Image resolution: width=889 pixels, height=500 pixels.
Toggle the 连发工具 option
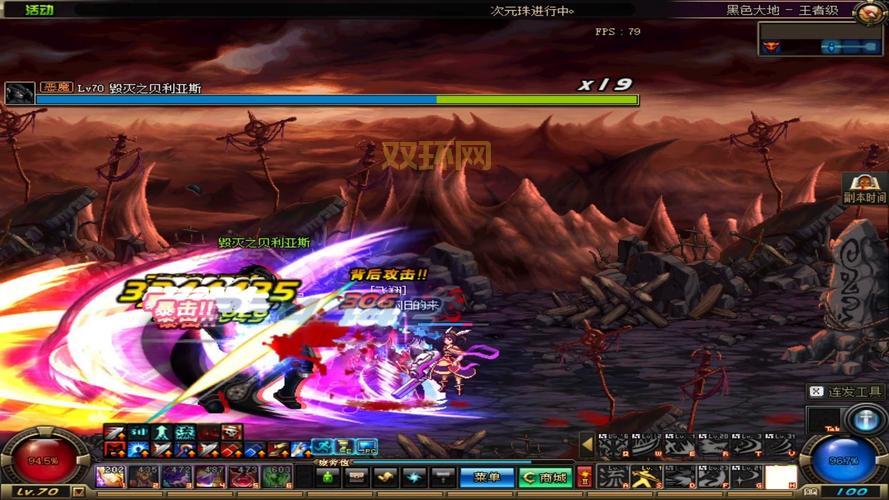pyautogui.click(x=846, y=392)
